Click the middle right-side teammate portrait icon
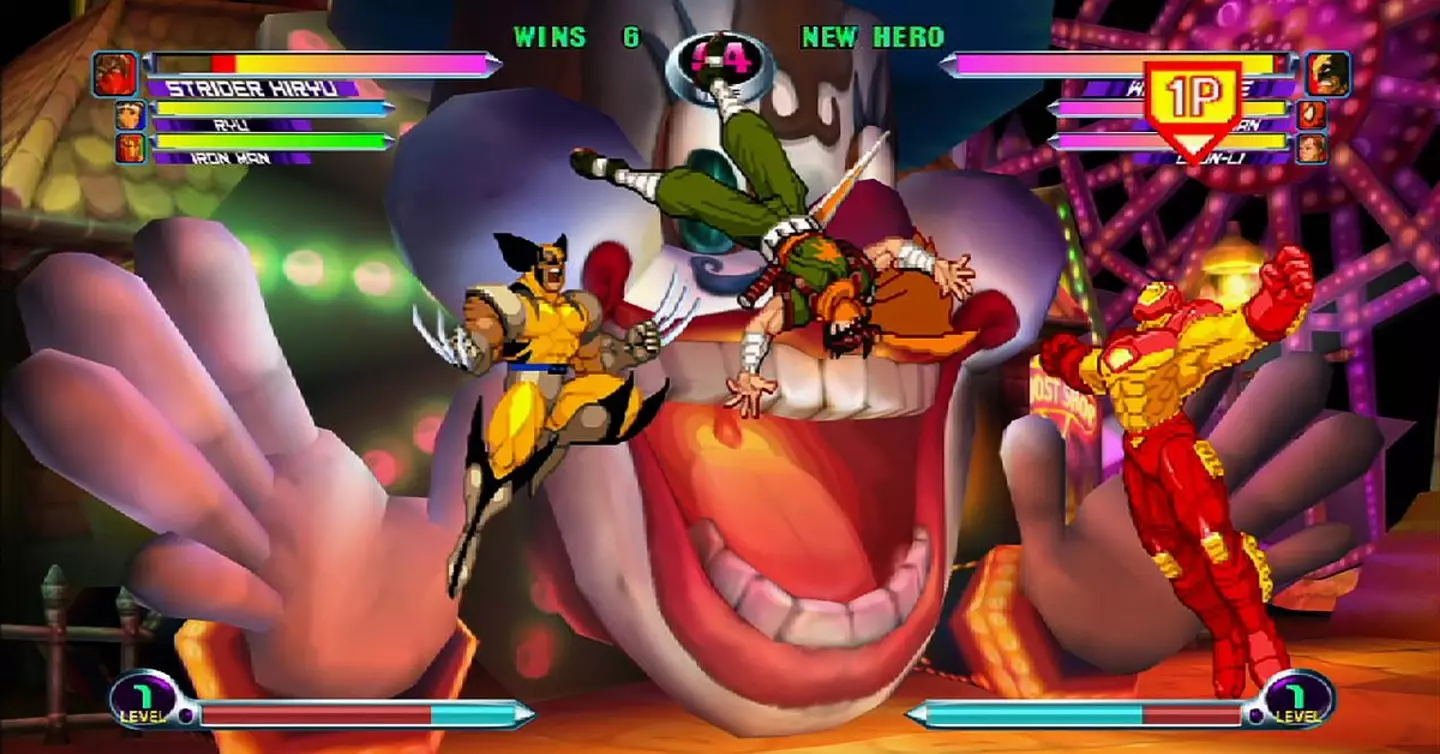This screenshot has height=754, width=1440. (1312, 115)
